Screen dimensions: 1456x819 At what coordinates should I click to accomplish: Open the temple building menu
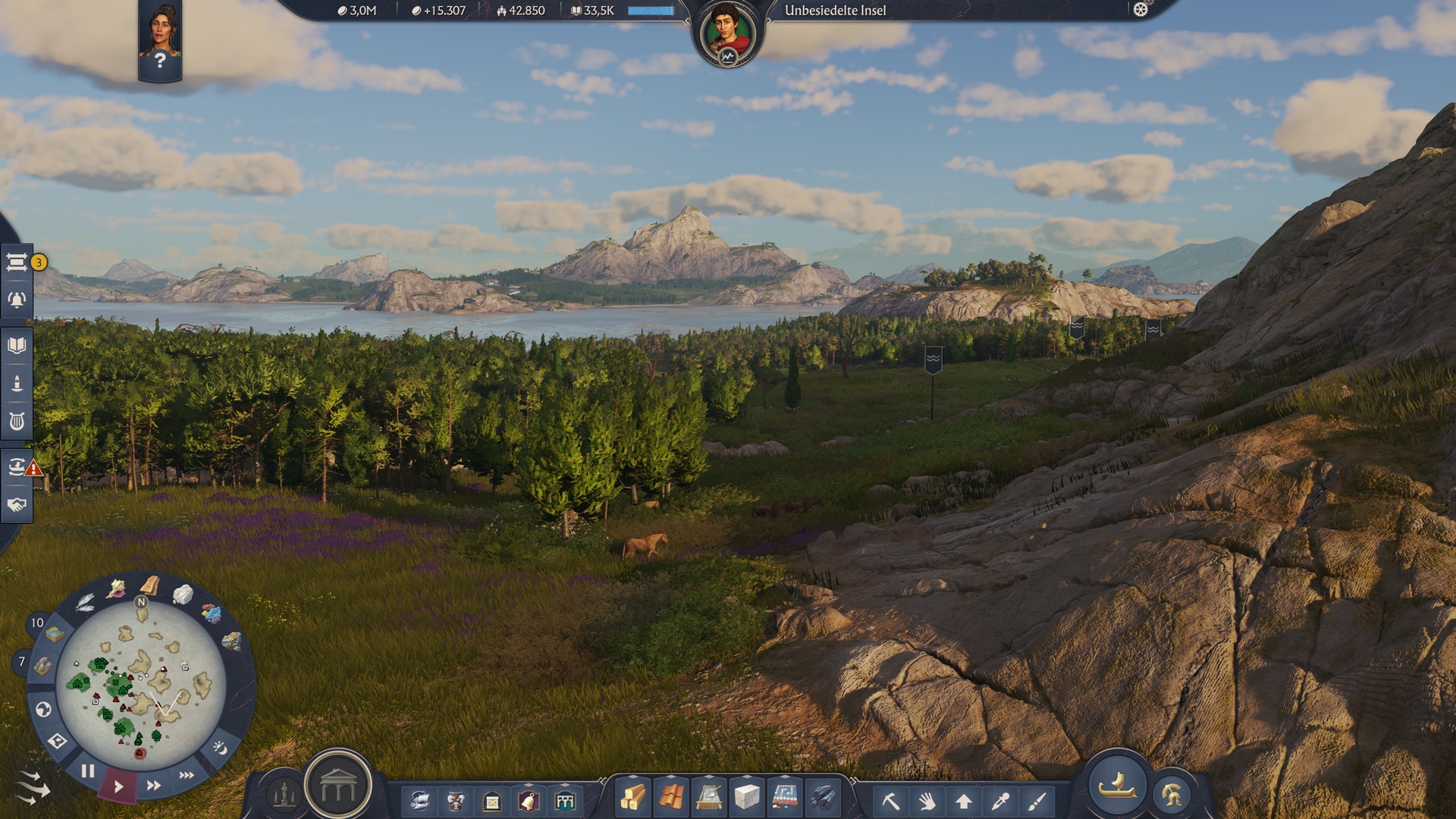[338, 787]
